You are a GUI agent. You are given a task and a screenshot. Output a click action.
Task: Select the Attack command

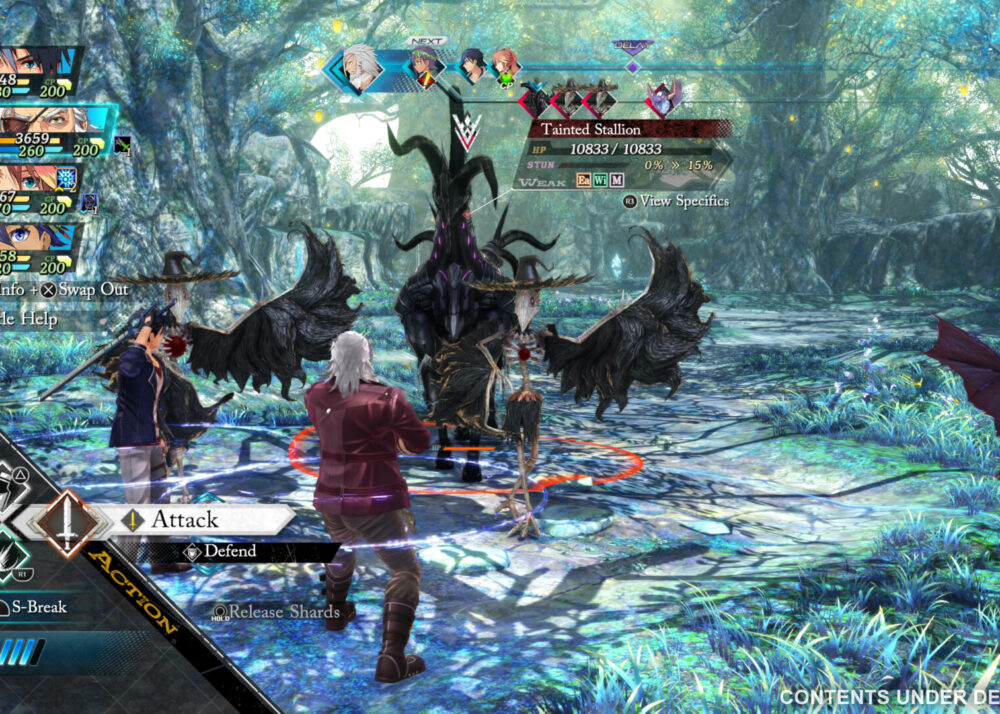point(183,519)
